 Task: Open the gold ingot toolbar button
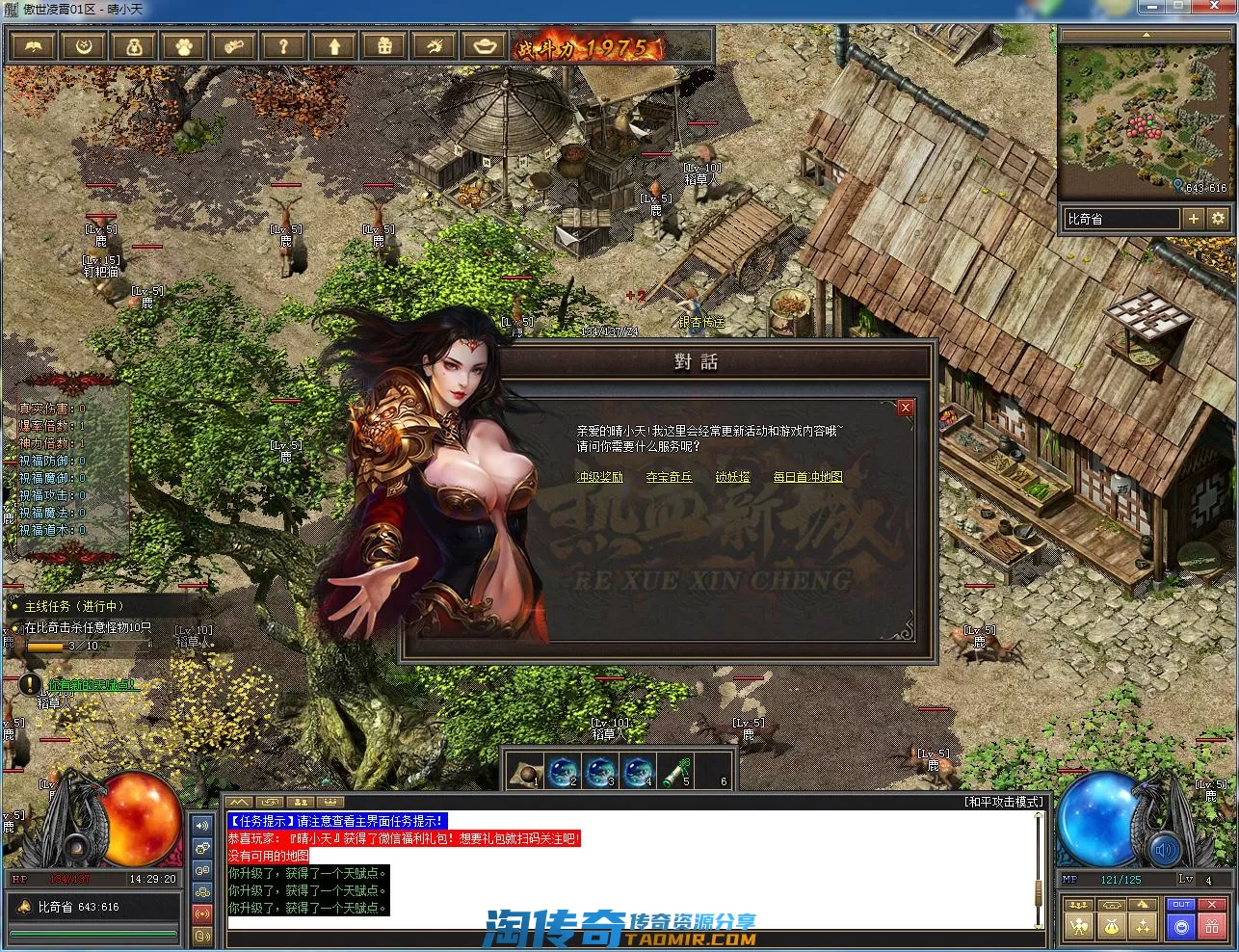click(485, 46)
